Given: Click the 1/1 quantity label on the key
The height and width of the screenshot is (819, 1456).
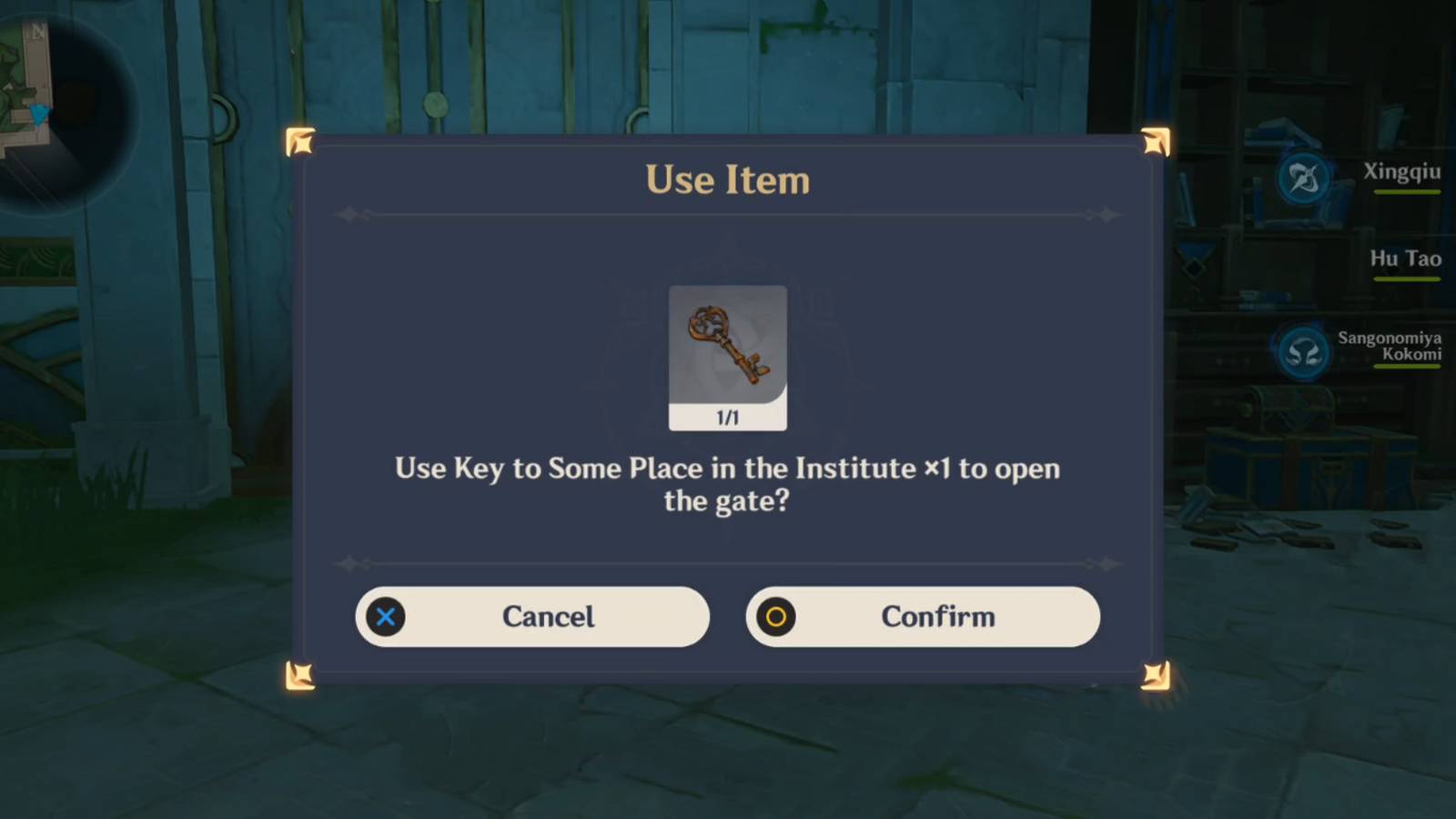Looking at the screenshot, I should [x=726, y=418].
